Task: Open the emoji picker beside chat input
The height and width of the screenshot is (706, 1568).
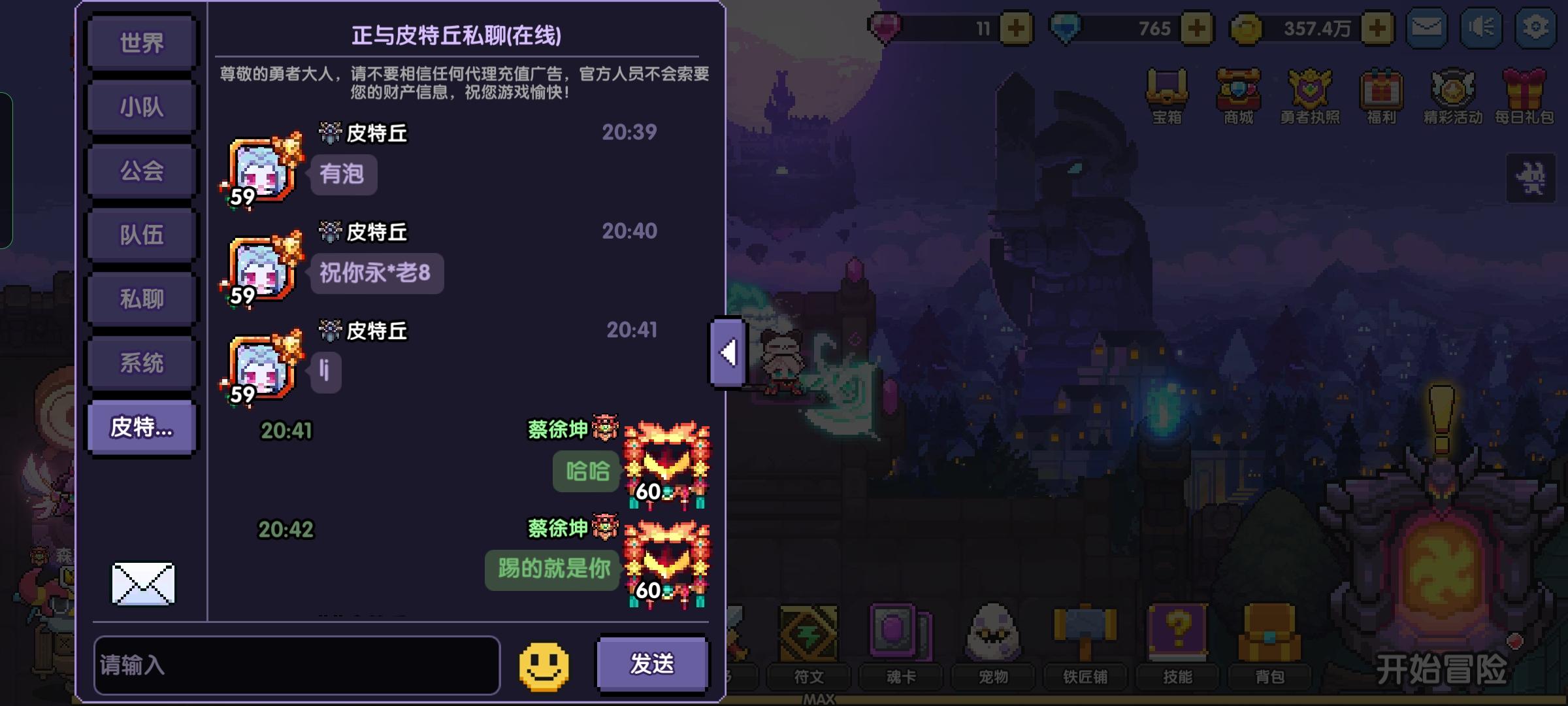Action: pyautogui.click(x=544, y=665)
